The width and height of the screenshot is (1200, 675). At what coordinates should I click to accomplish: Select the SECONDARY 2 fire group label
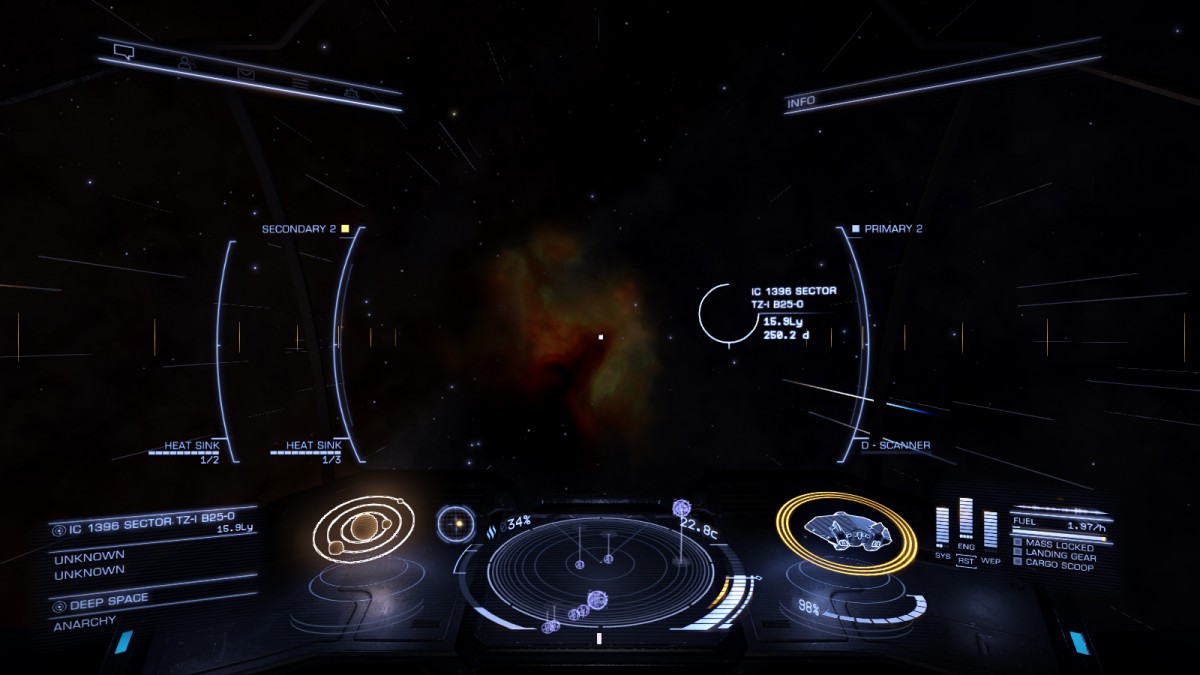(299, 229)
